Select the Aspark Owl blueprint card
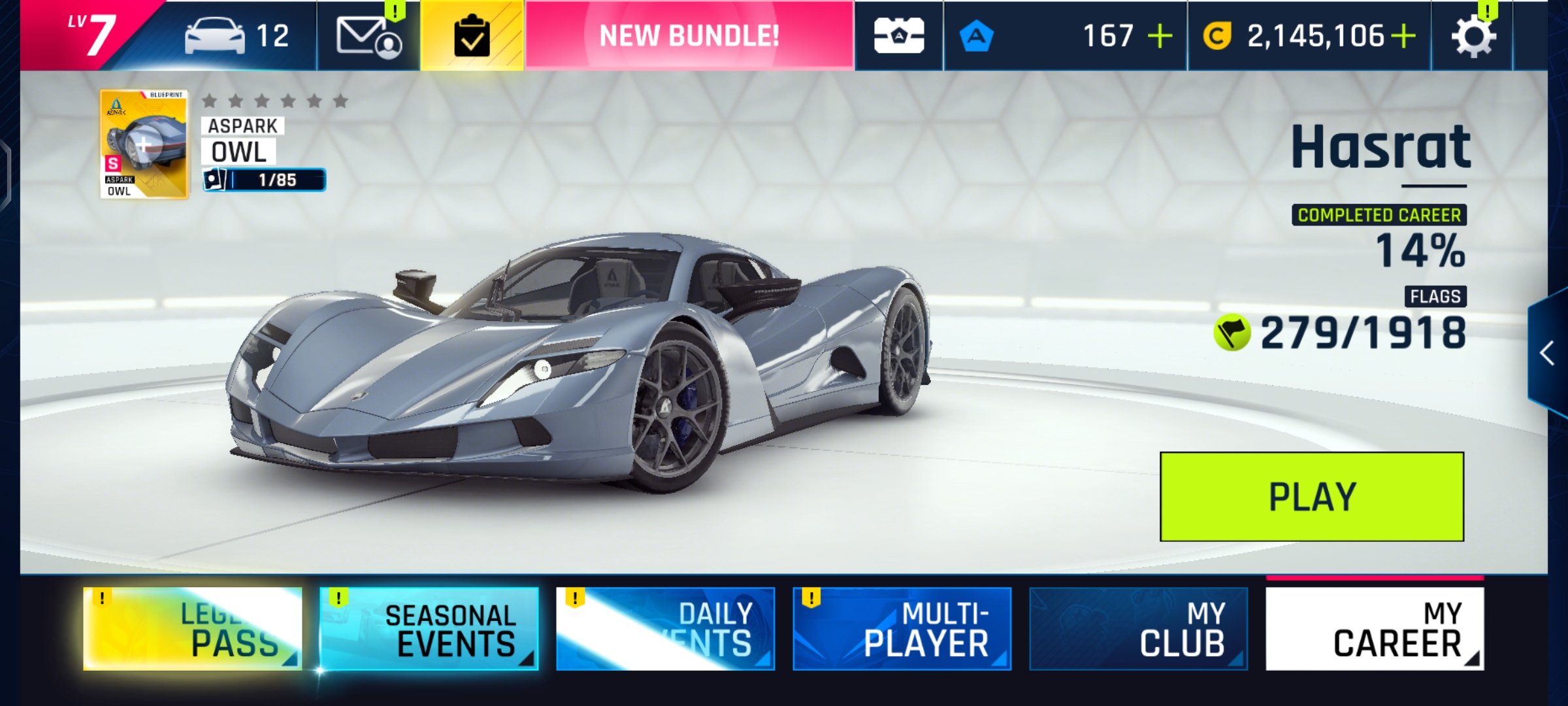The width and height of the screenshot is (1568, 706). coord(144,144)
